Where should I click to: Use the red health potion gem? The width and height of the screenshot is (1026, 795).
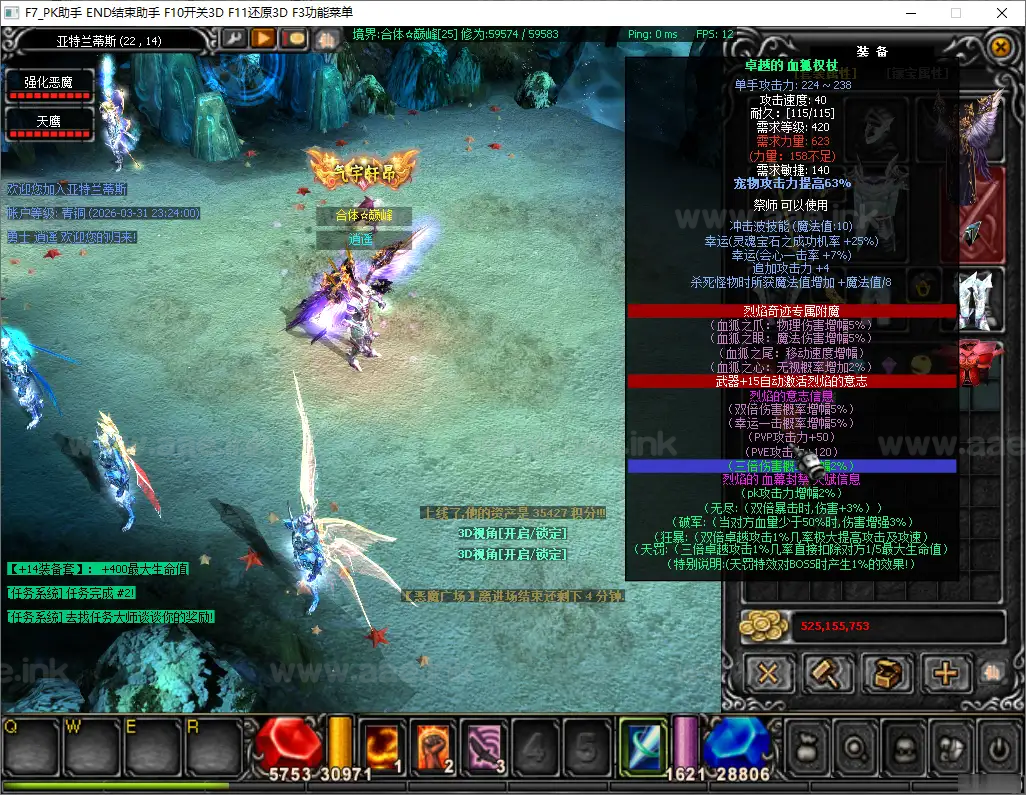click(x=288, y=745)
